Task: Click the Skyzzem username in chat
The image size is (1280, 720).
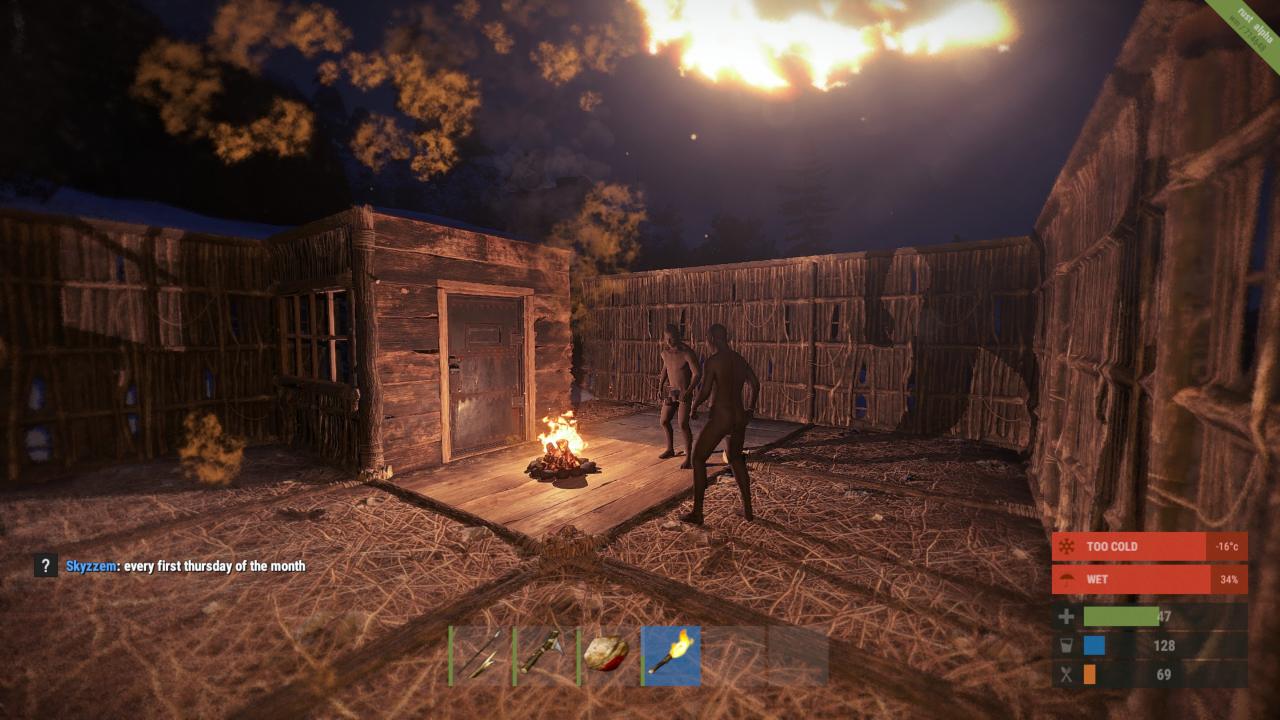Action: tap(89, 566)
